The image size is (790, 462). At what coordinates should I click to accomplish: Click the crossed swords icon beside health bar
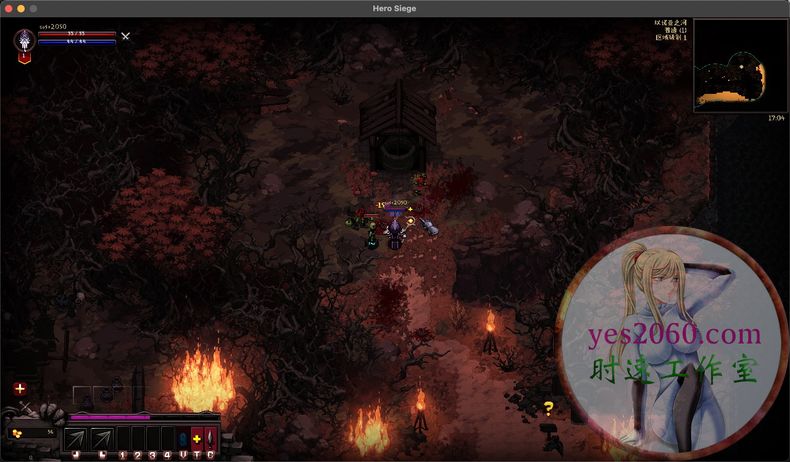[125, 36]
